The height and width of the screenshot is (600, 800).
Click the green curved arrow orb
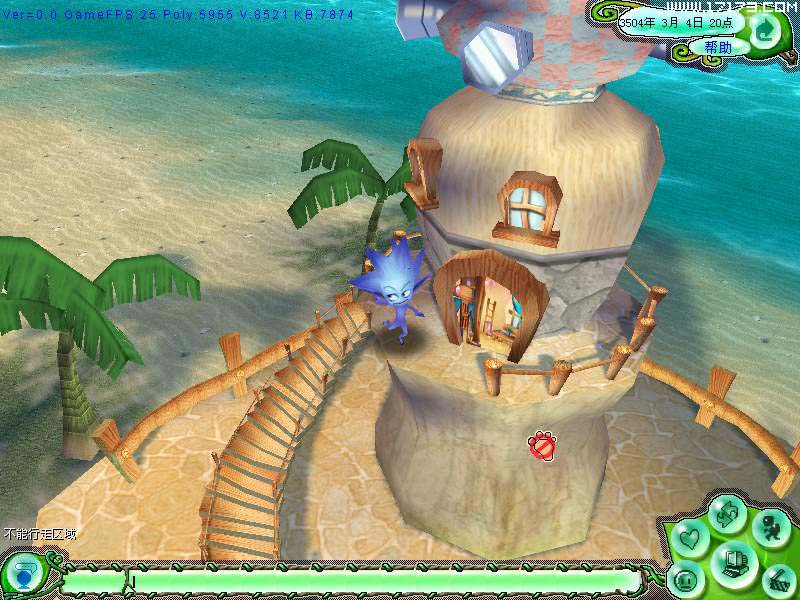click(765, 29)
